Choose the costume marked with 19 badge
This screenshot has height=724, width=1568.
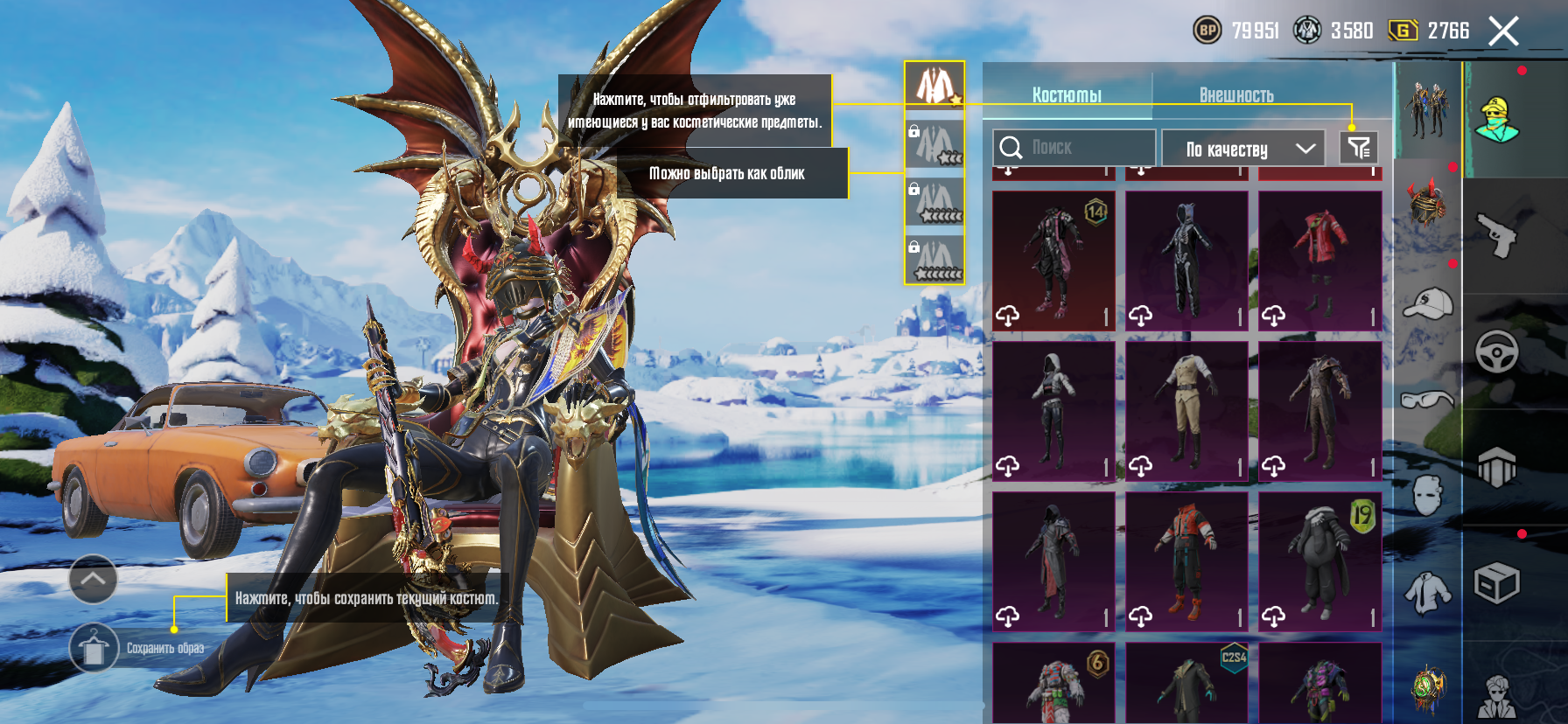pos(1319,561)
